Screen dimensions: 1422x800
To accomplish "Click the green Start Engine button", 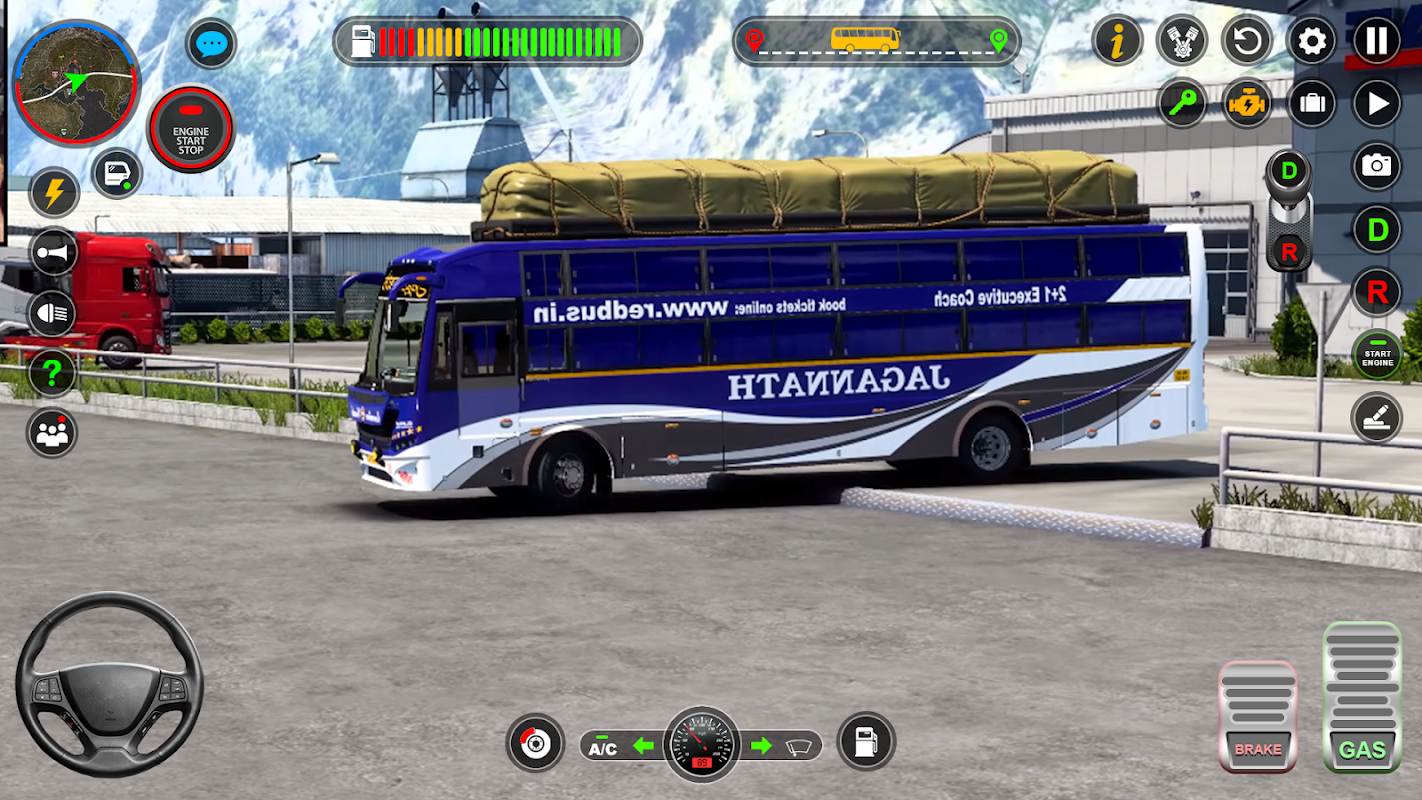I will pos(1377,355).
